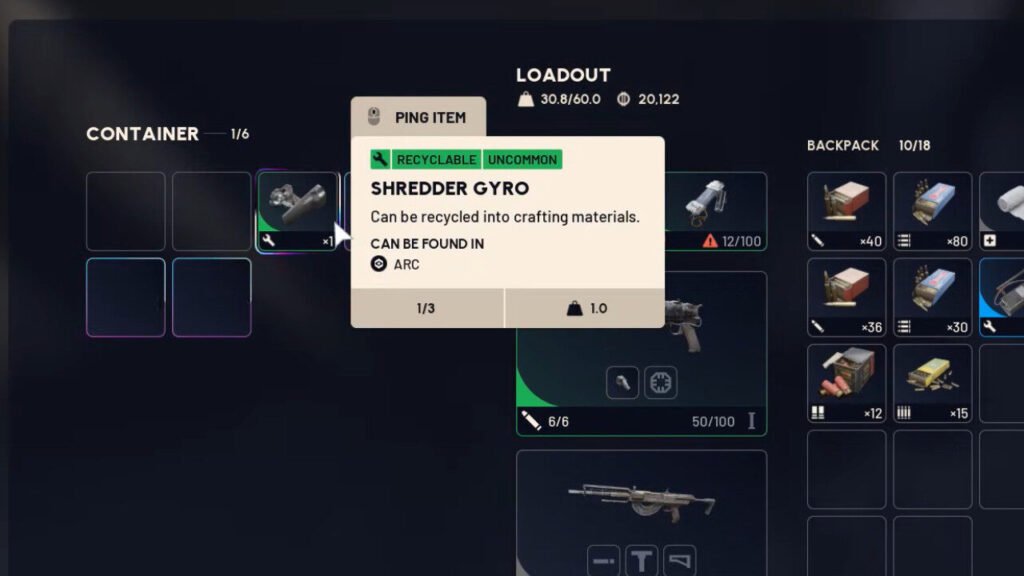Pick the blue ammo box with 80 rounds
This screenshot has height=576, width=1024.
[x=932, y=211]
